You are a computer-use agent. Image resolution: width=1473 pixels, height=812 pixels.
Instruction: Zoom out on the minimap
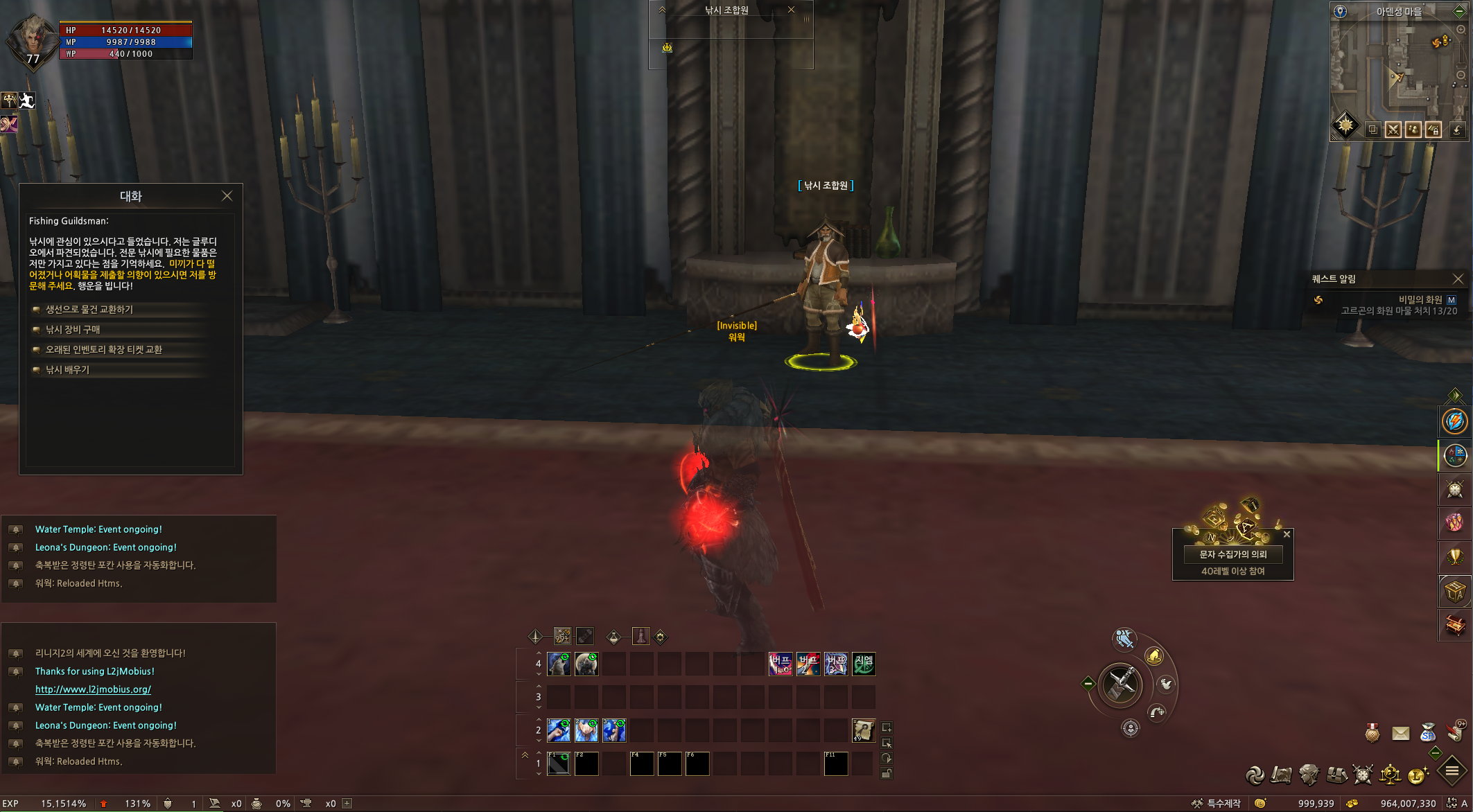tap(1461, 75)
